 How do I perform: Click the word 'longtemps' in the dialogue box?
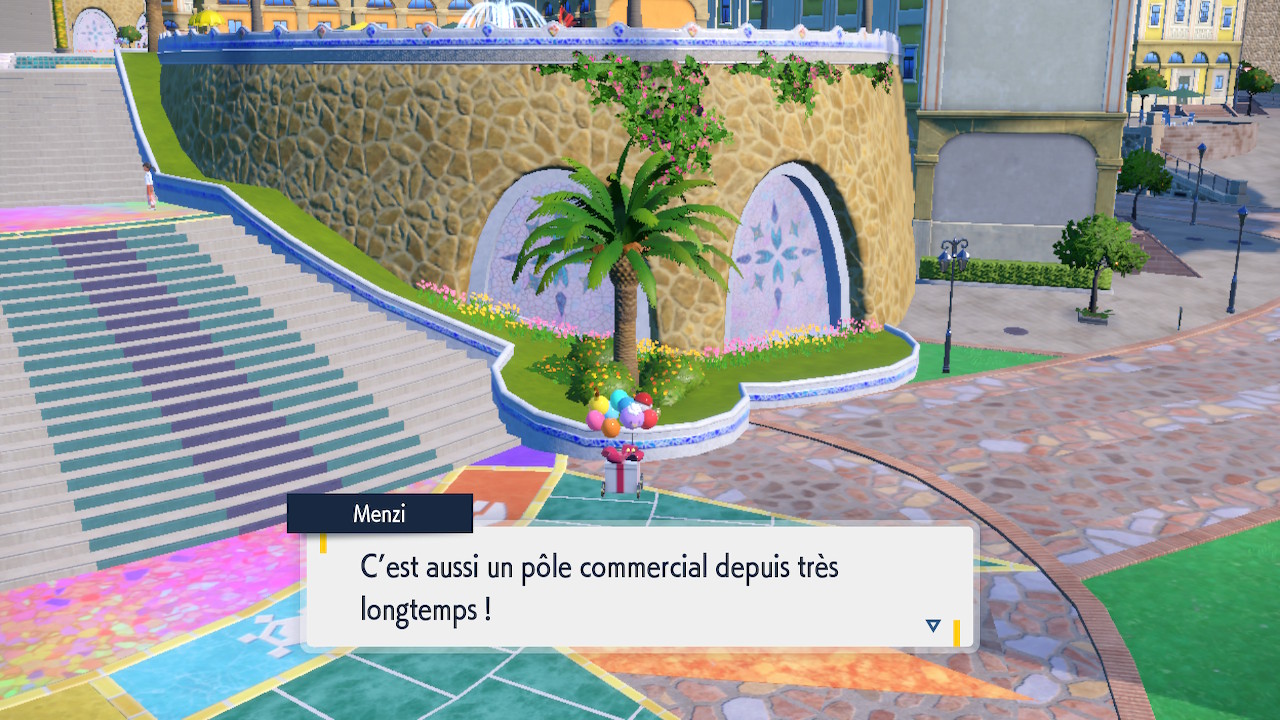[x=418, y=607]
